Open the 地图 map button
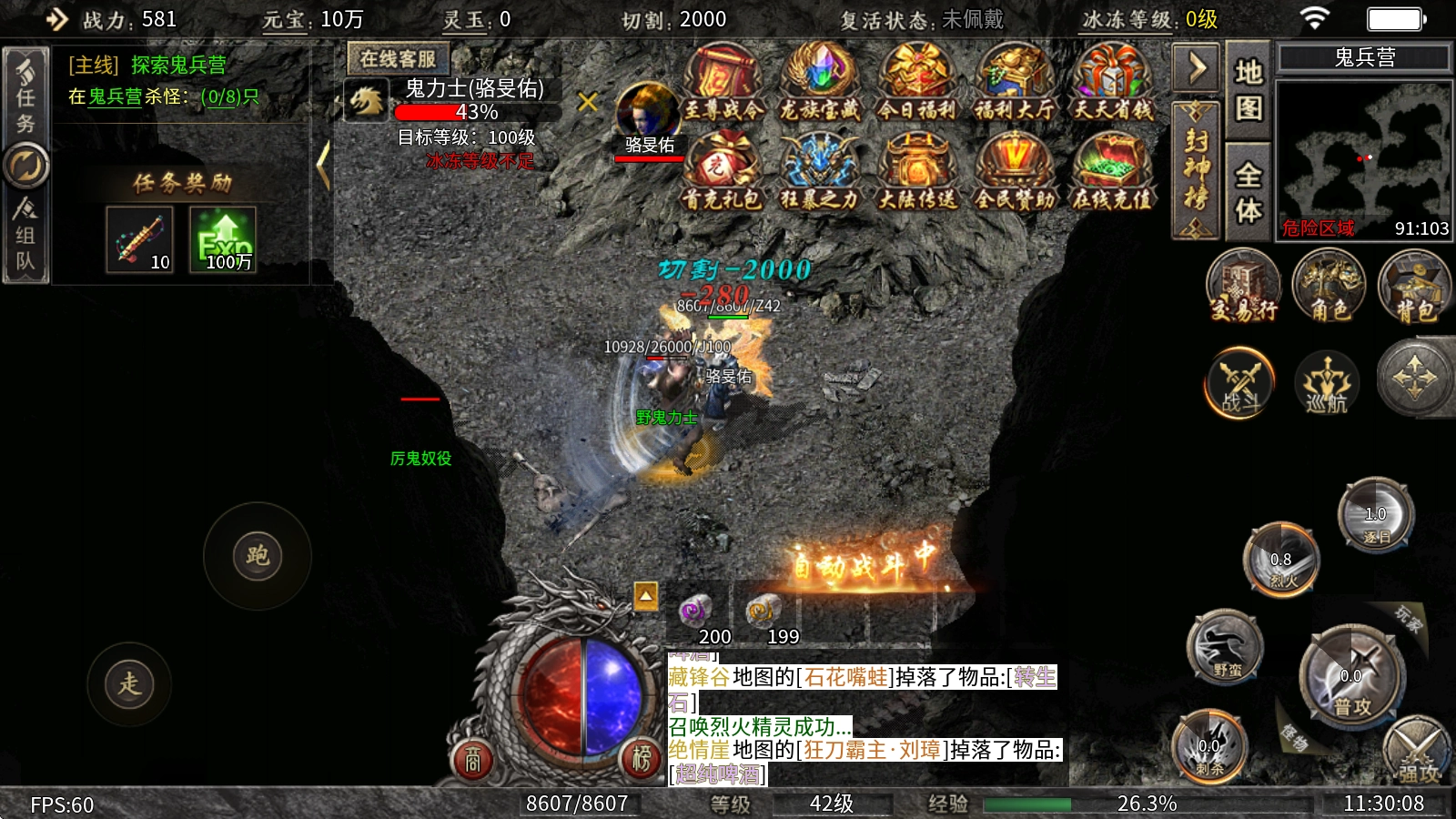Viewport: 1456px width, 819px height. tap(1248, 90)
